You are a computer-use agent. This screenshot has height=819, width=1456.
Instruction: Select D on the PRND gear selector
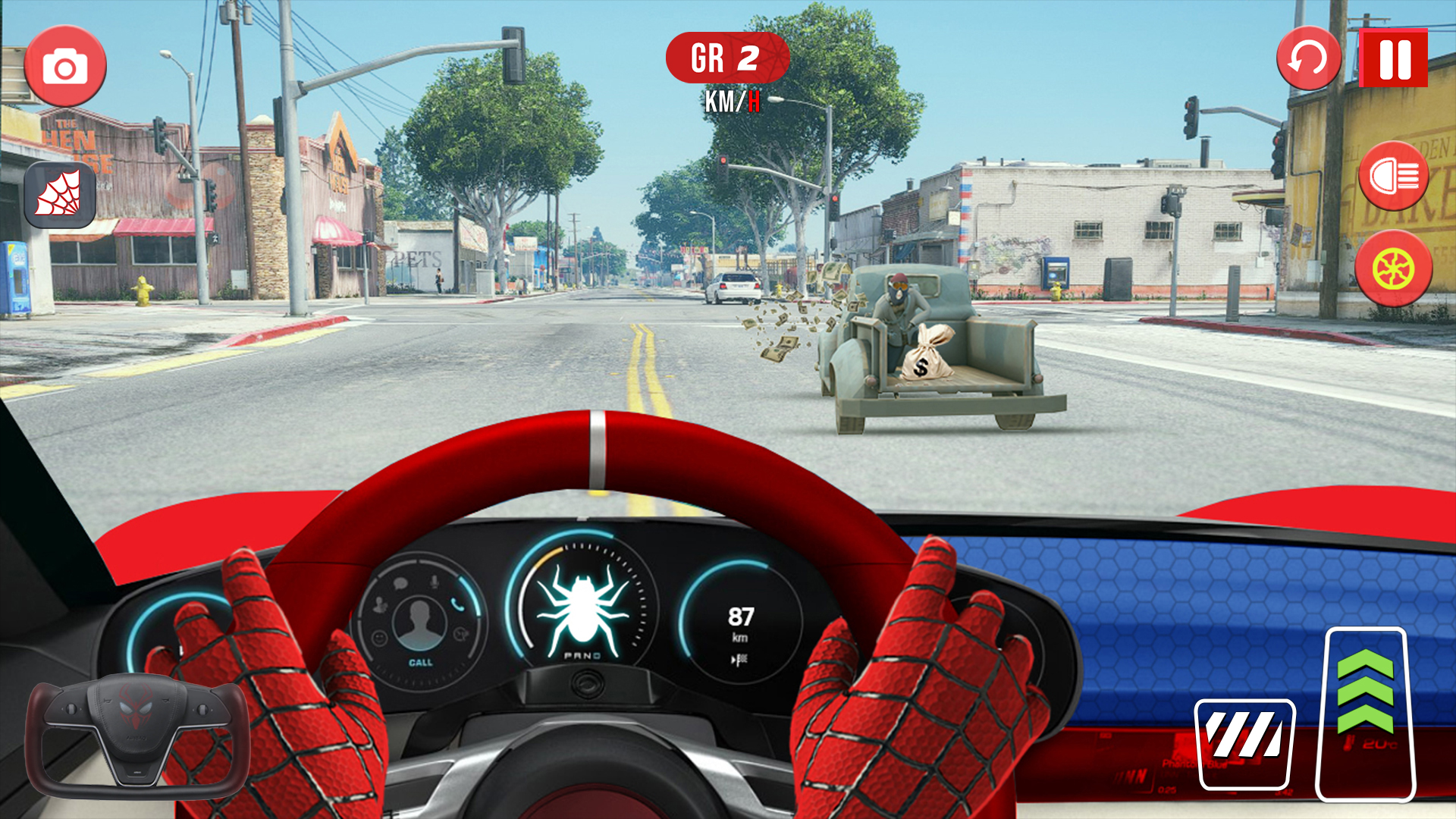pos(598,657)
